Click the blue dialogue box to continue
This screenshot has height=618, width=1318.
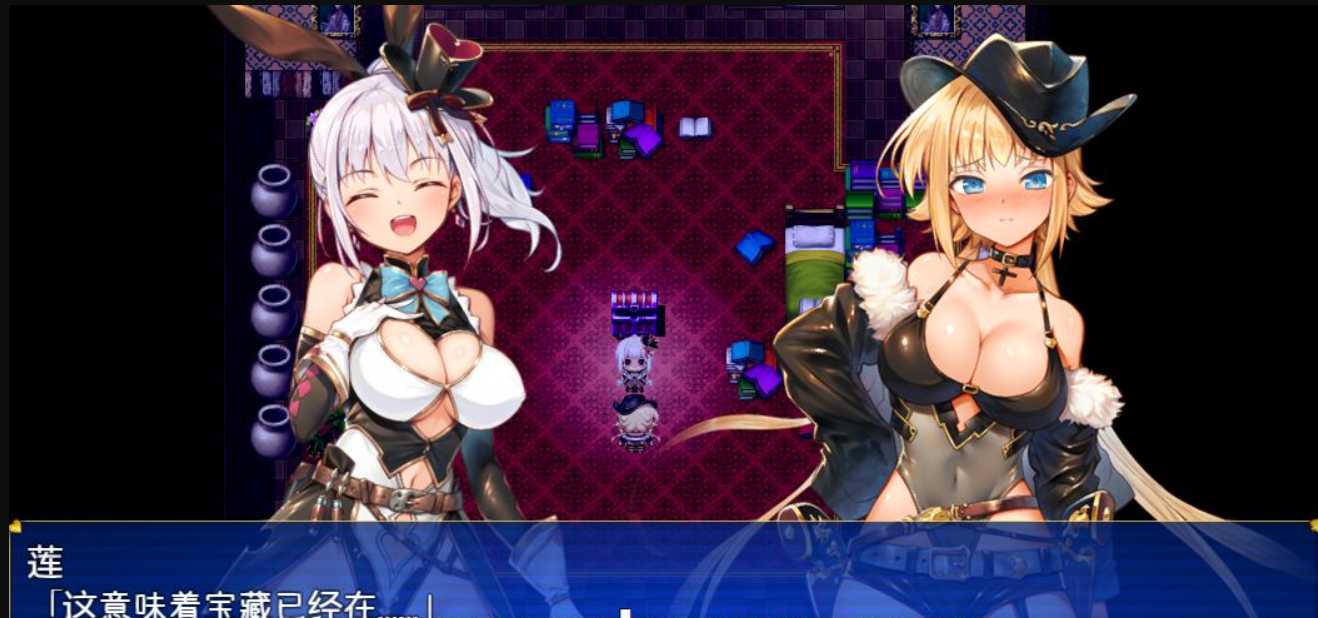pyautogui.click(x=660, y=572)
